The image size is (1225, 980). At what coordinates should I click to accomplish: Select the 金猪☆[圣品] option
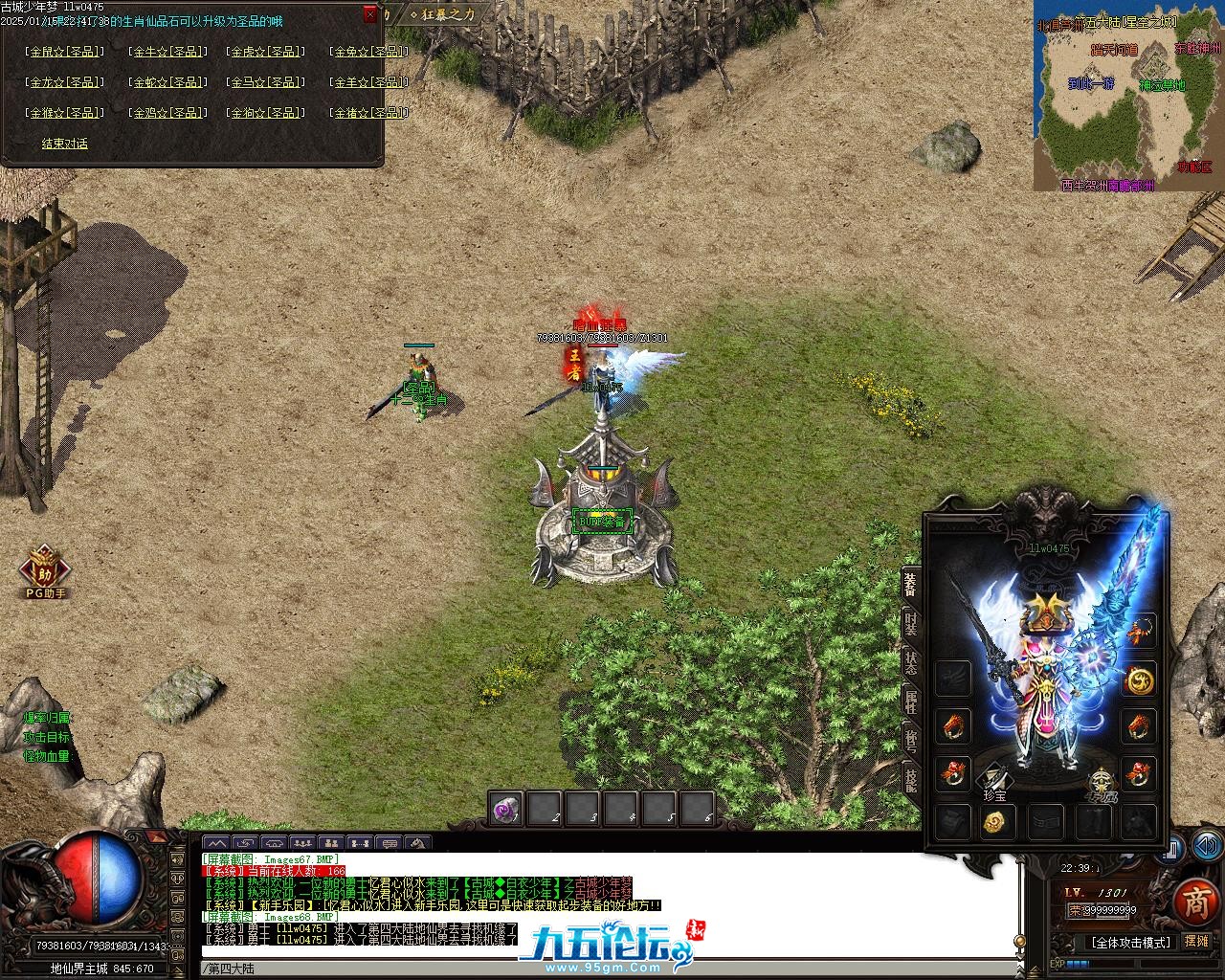pyautogui.click(x=368, y=113)
